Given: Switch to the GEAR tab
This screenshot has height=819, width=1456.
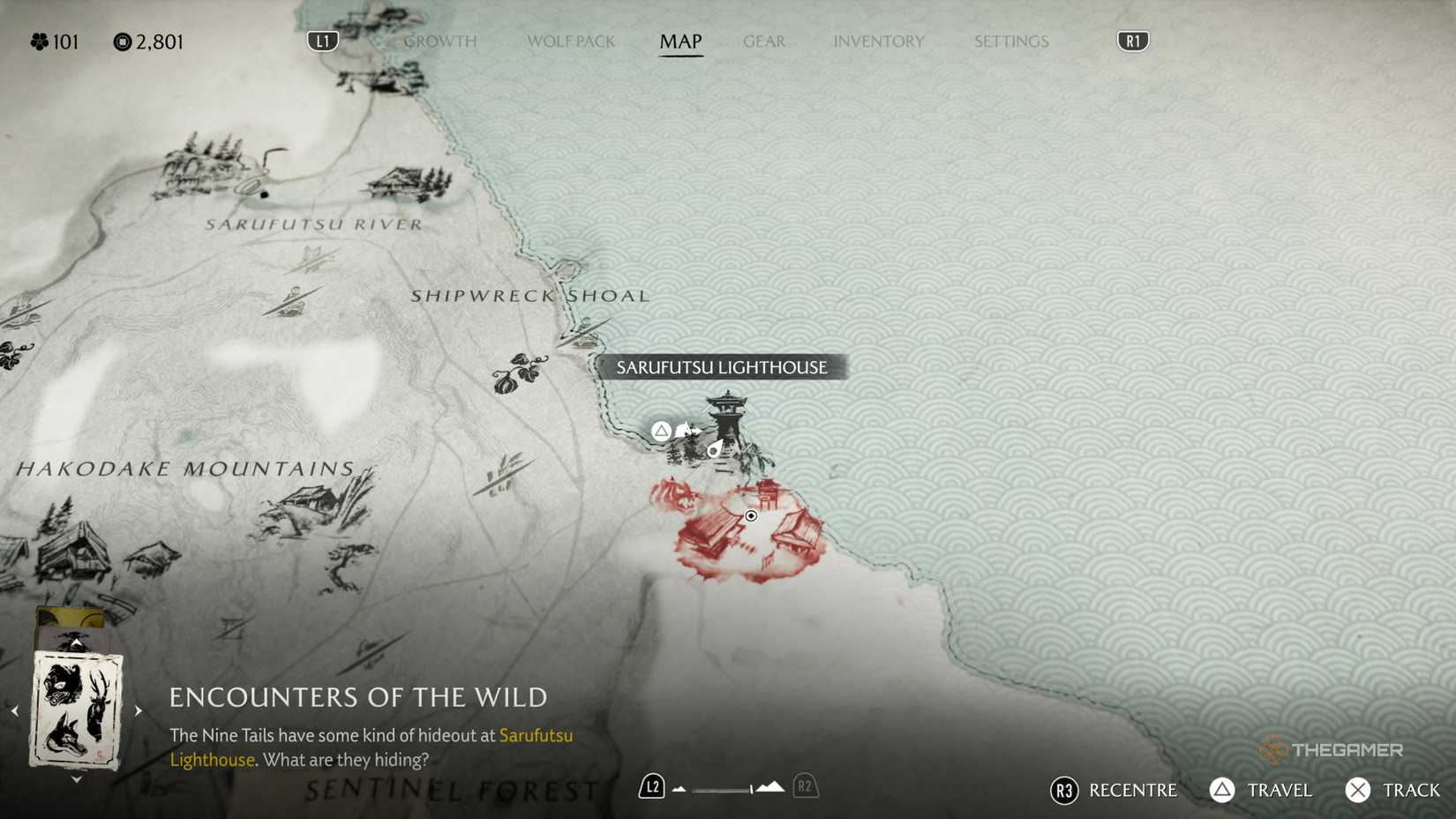Looking at the screenshot, I should pyautogui.click(x=763, y=41).
